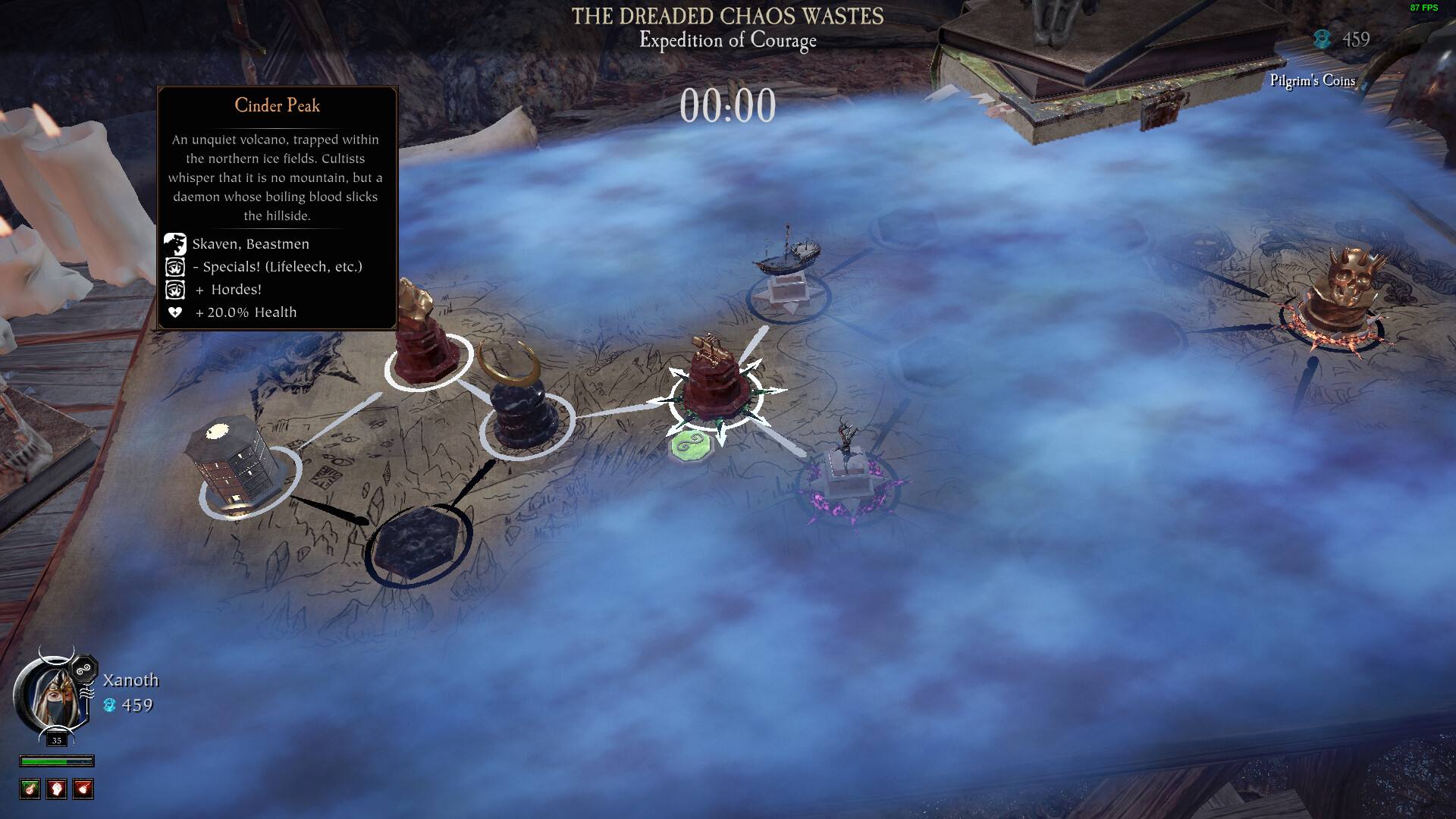Select the white fist boon icon
Viewport: 1456px width, 819px height.
(x=56, y=789)
